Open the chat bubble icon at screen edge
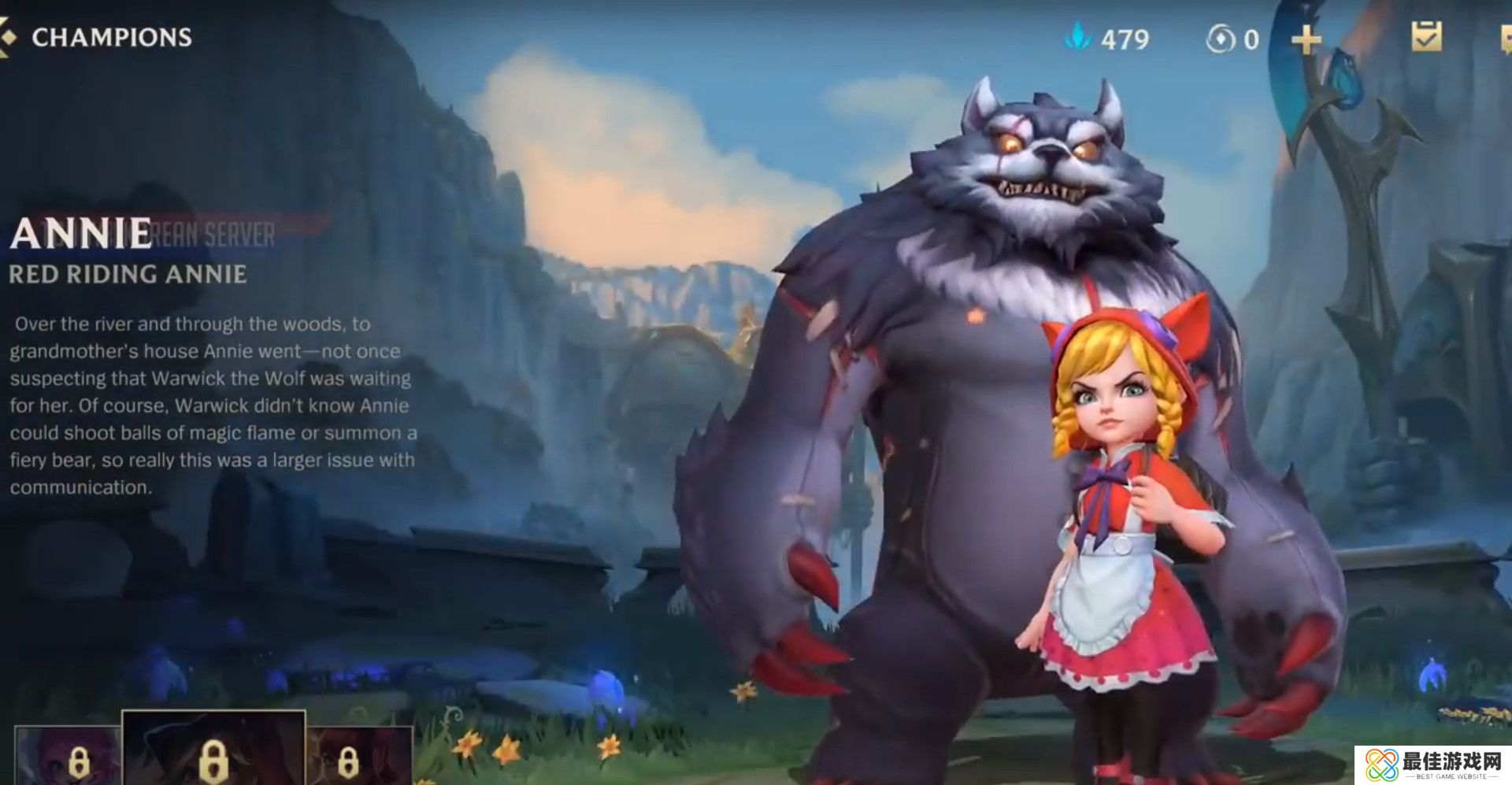This screenshot has height=785, width=1512. [1506, 39]
